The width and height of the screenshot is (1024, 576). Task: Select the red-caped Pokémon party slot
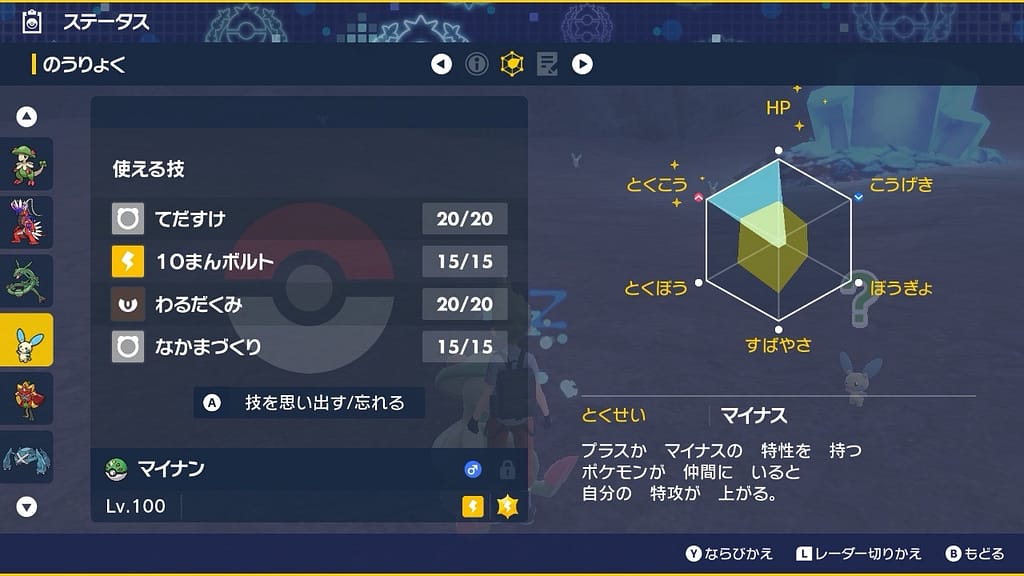(x=26, y=398)
